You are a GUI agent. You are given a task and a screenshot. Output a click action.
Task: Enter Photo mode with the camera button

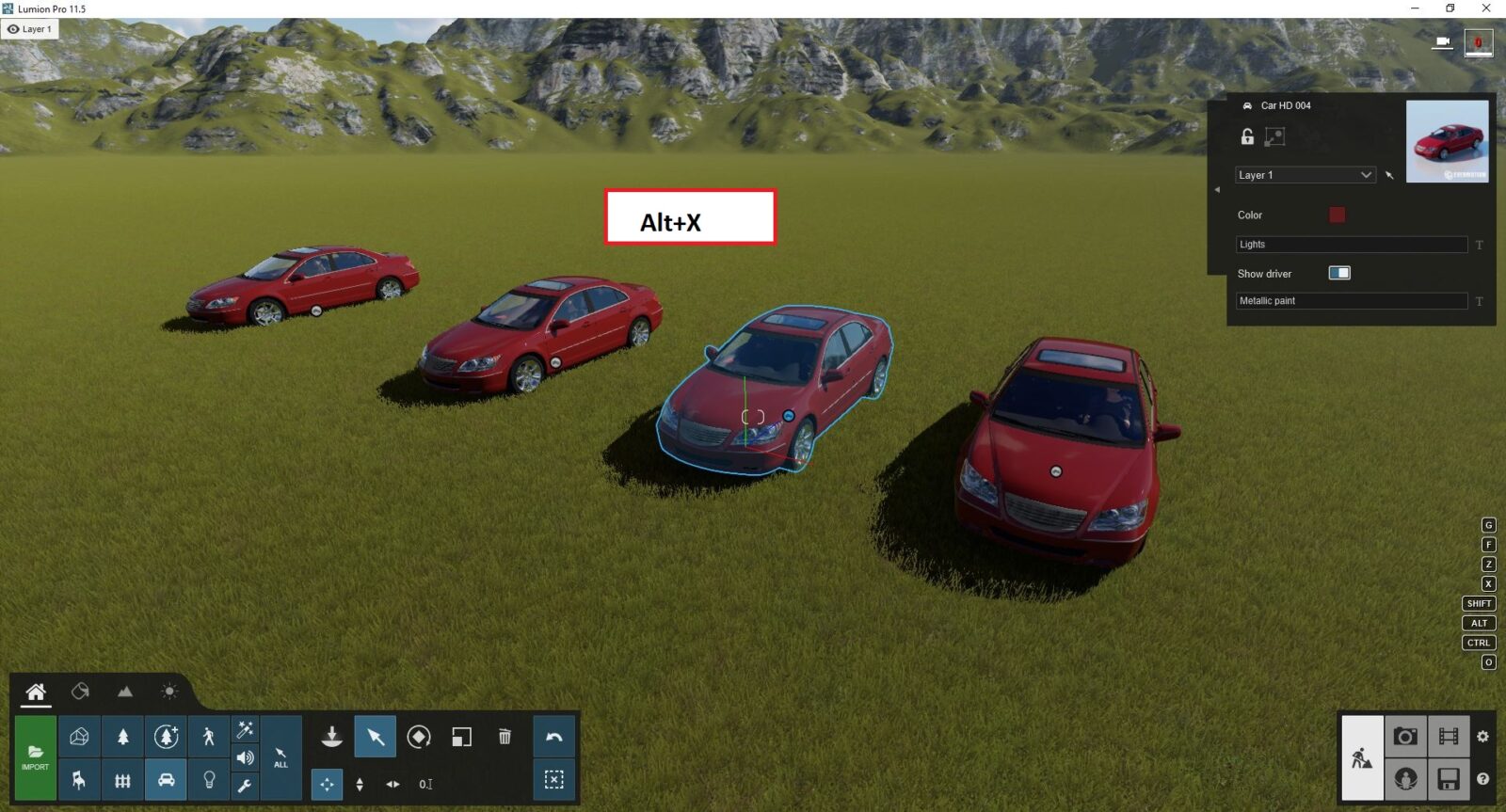[1405, 737]
